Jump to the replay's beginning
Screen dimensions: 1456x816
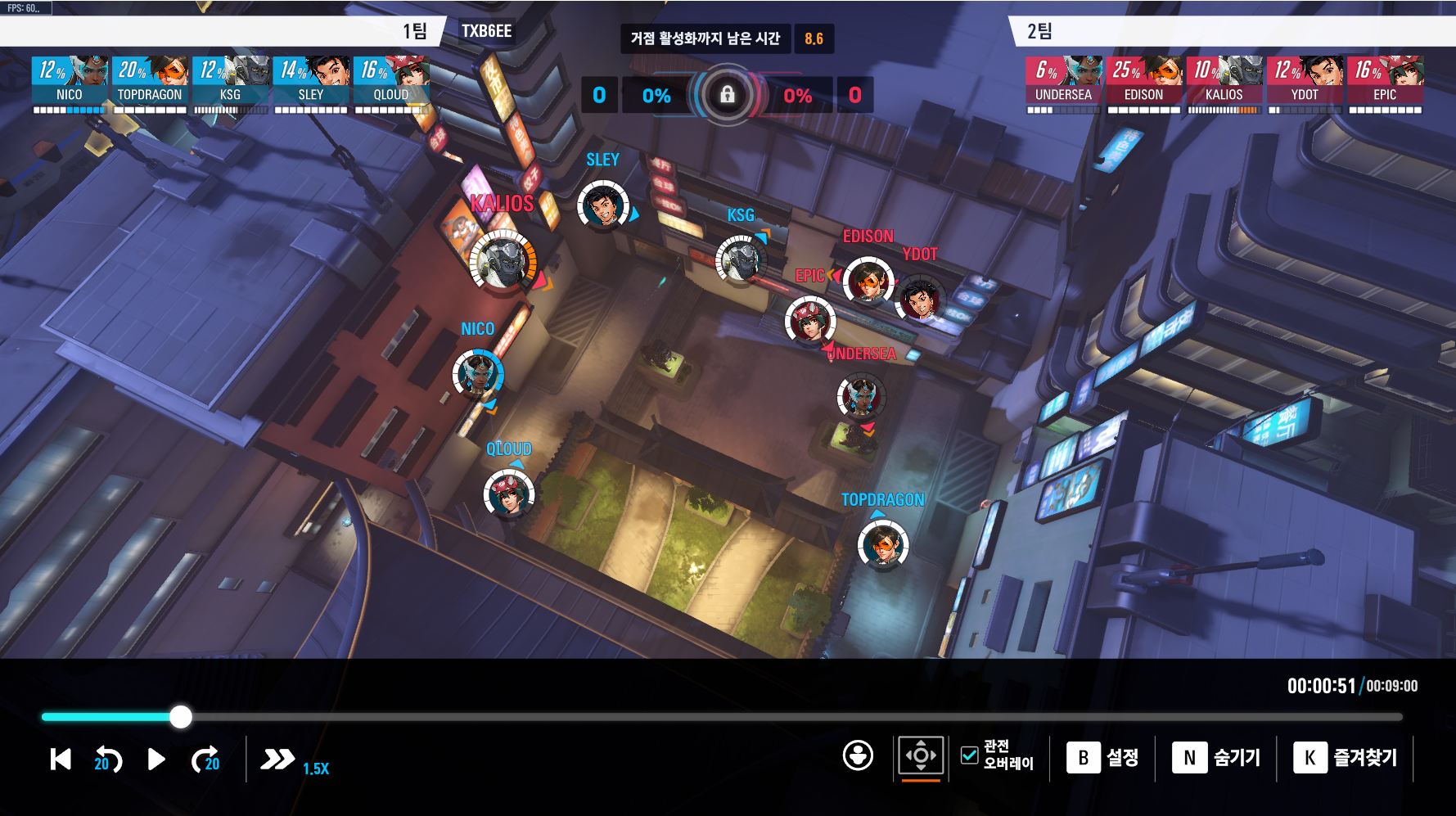(61, 760)
